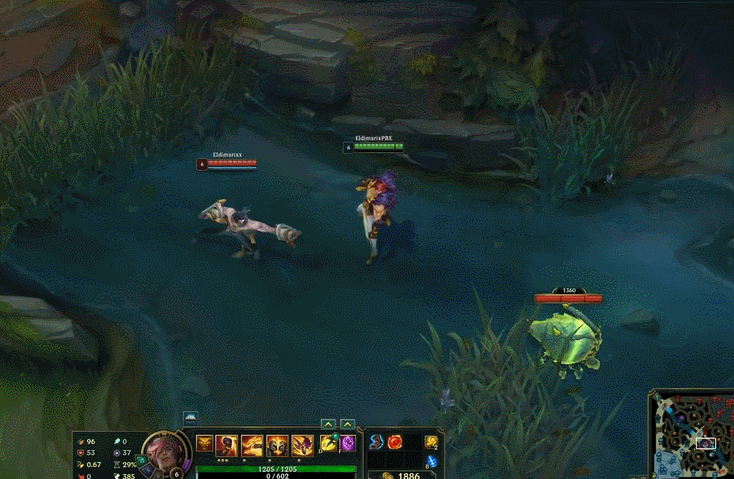Cast the W ability from the bar
The image size is (734, 479).
[252, 445]
